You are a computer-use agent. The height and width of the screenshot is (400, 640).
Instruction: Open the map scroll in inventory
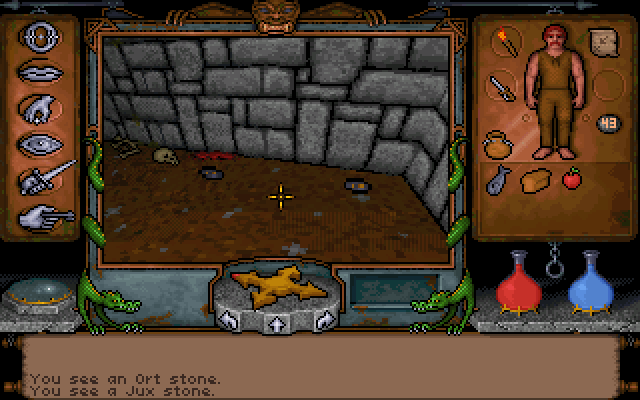tap(601, 42)
